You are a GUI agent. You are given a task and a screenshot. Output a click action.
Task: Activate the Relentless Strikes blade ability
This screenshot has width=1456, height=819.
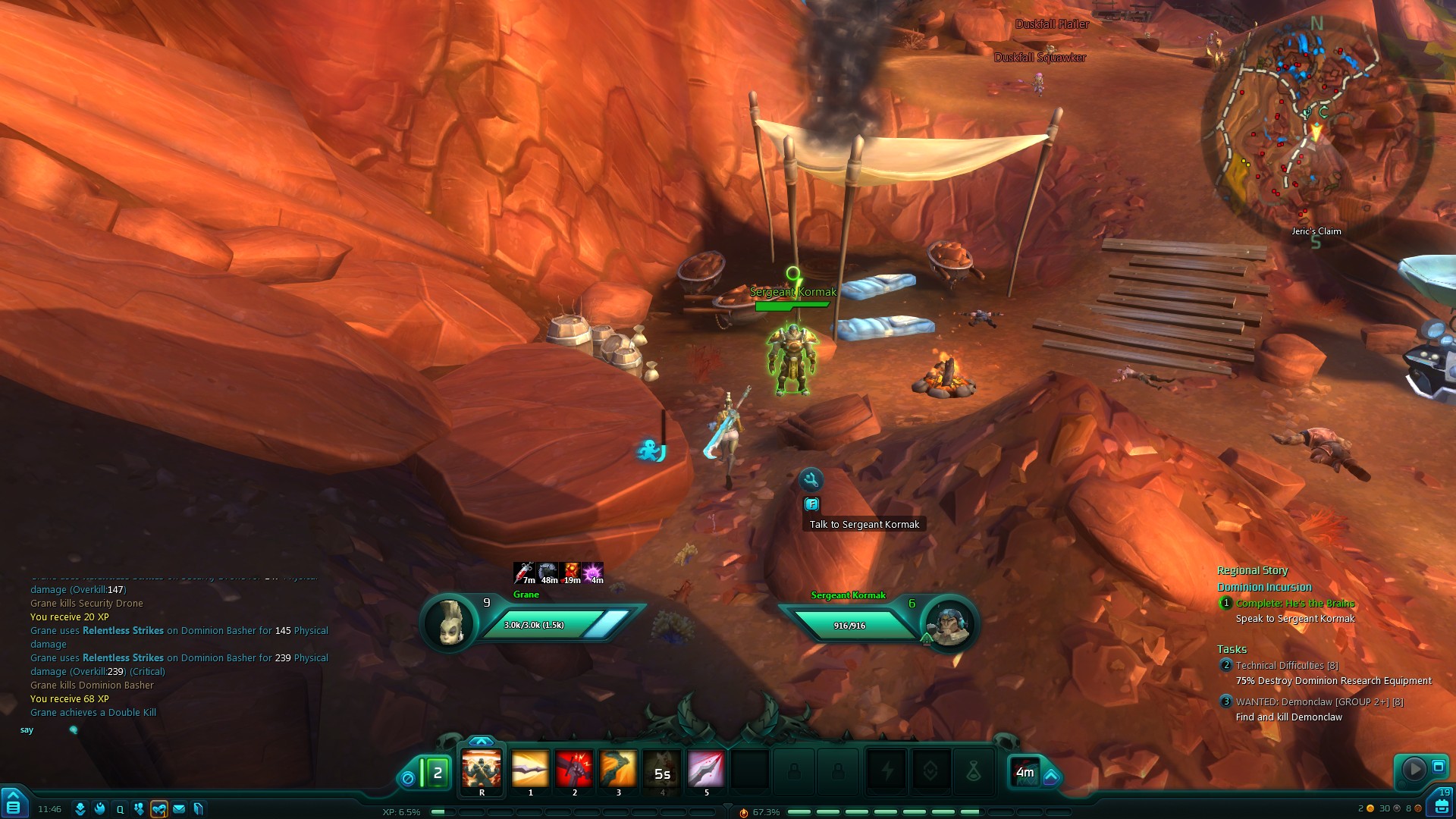(529, 769)
